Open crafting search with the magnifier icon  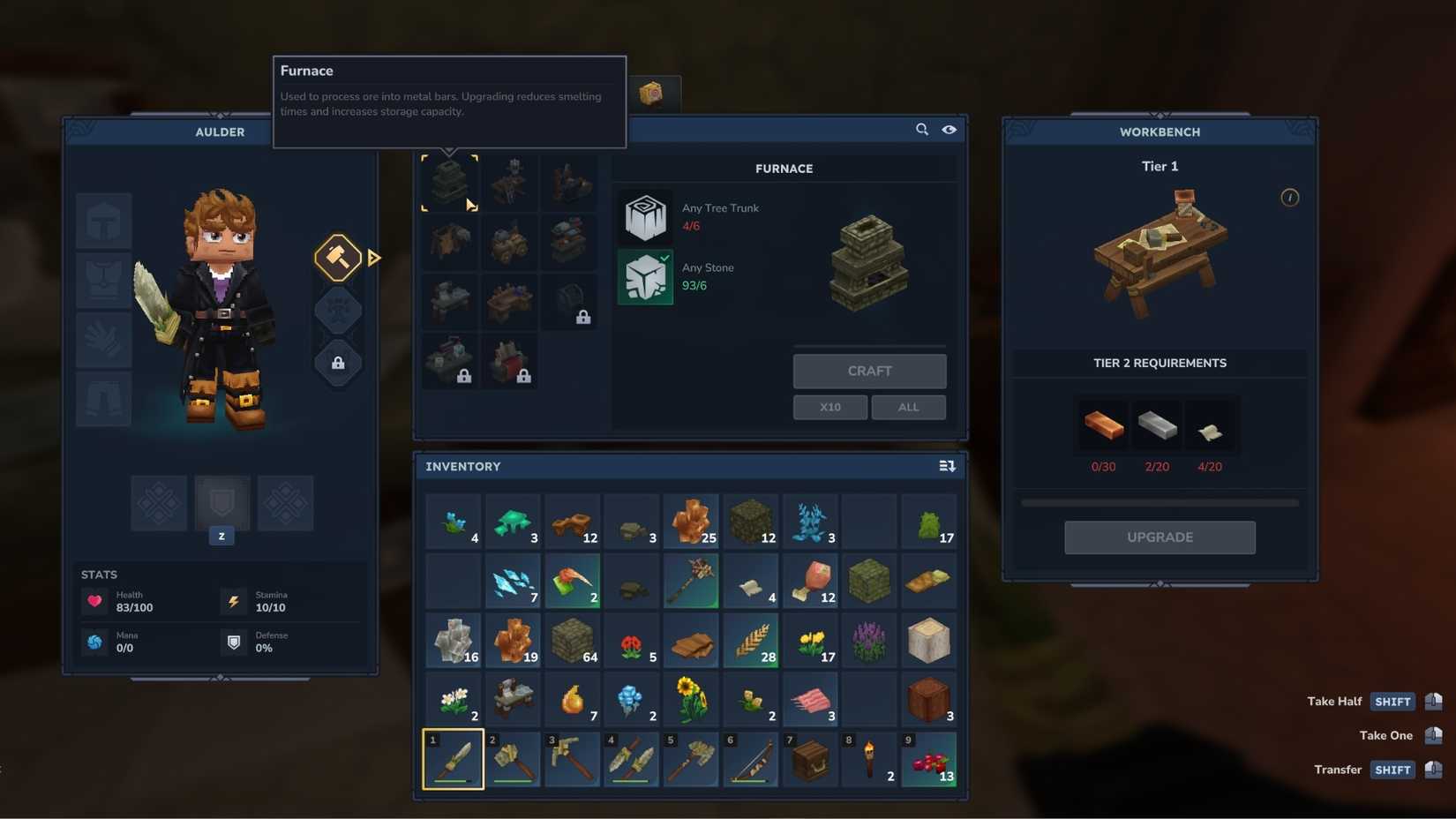[x=921, y=129]
